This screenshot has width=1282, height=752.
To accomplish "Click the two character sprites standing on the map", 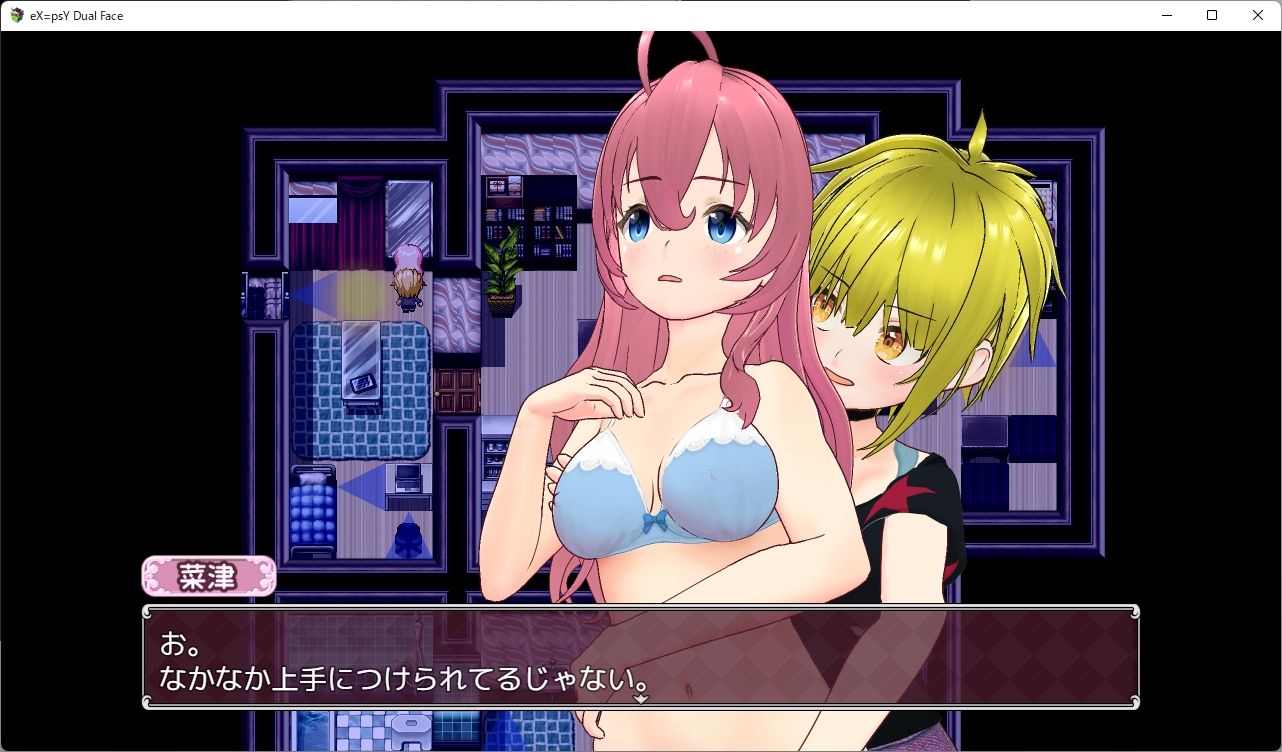I will click(x=405, y=283).
